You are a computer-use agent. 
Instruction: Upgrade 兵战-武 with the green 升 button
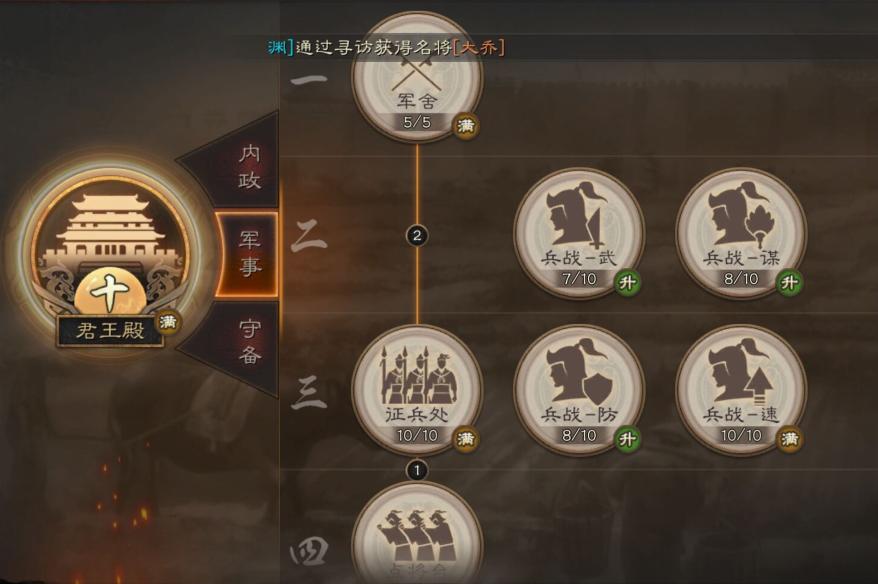[627, 282]
